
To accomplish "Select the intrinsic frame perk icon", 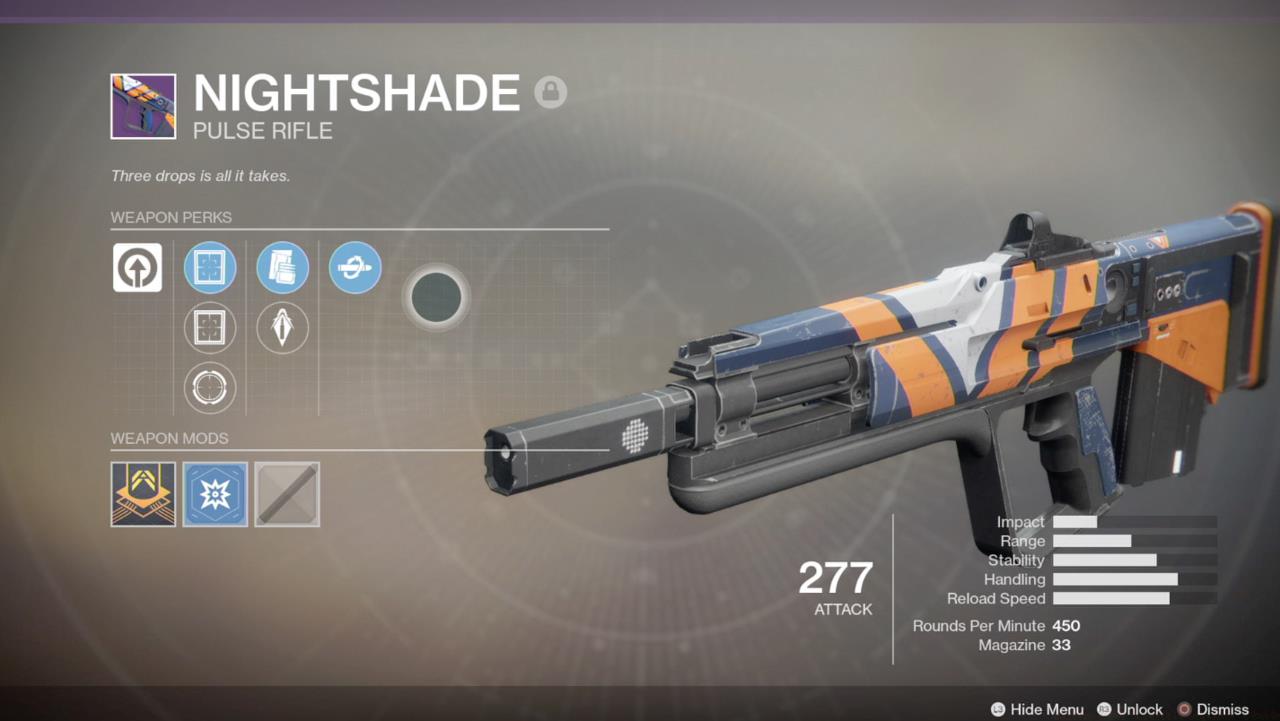I will click(x=138, y=267).
